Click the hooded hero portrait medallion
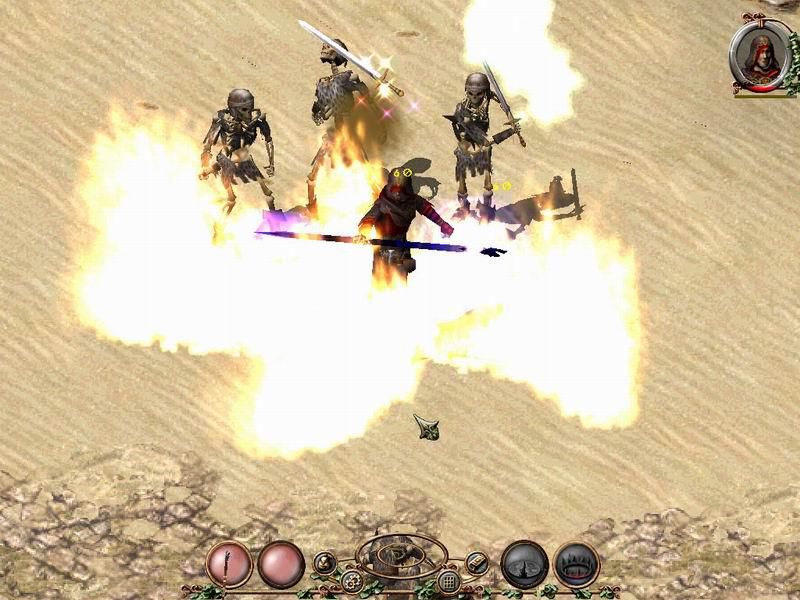This screenshot has height=600, width=800. 760,55
